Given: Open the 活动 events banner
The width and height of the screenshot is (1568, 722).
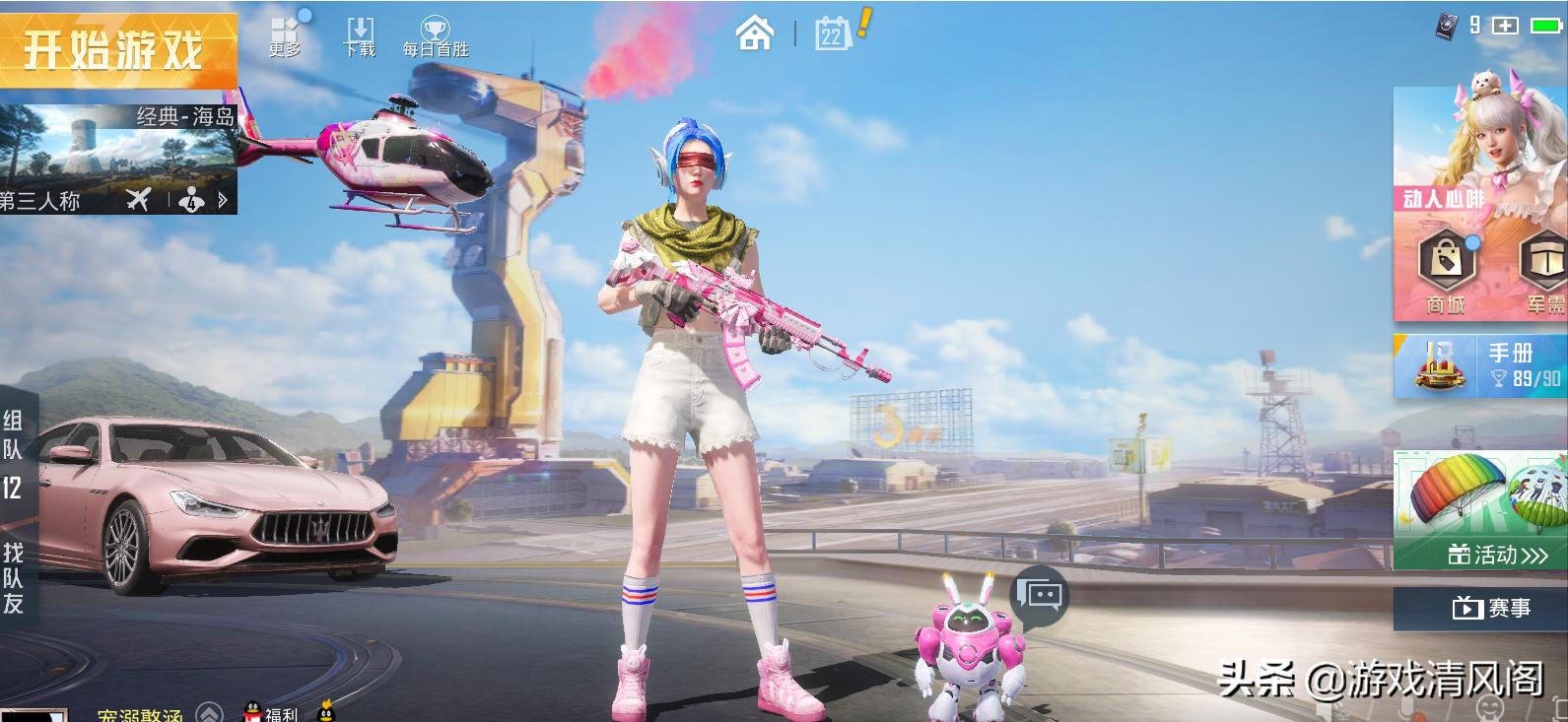Looking at the screenshot, I should [1479, 510].
